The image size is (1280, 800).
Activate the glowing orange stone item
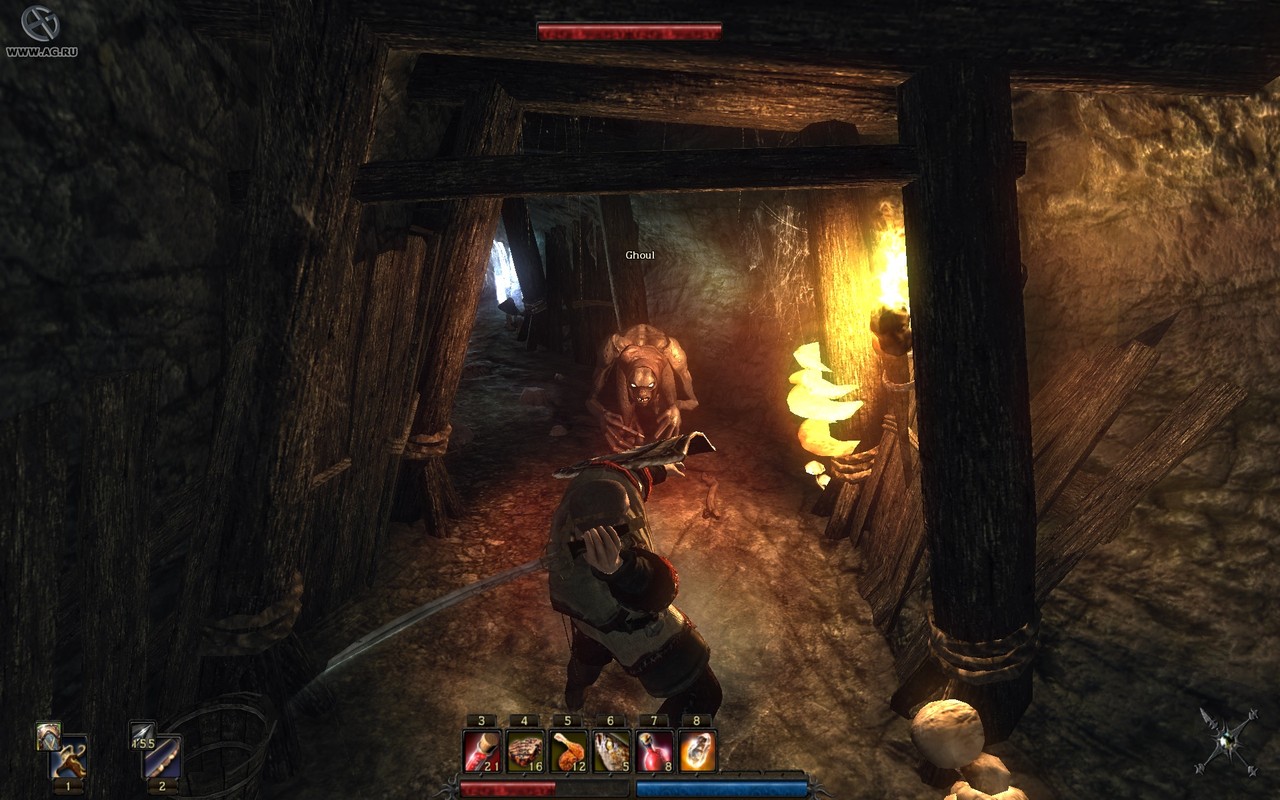697,751
